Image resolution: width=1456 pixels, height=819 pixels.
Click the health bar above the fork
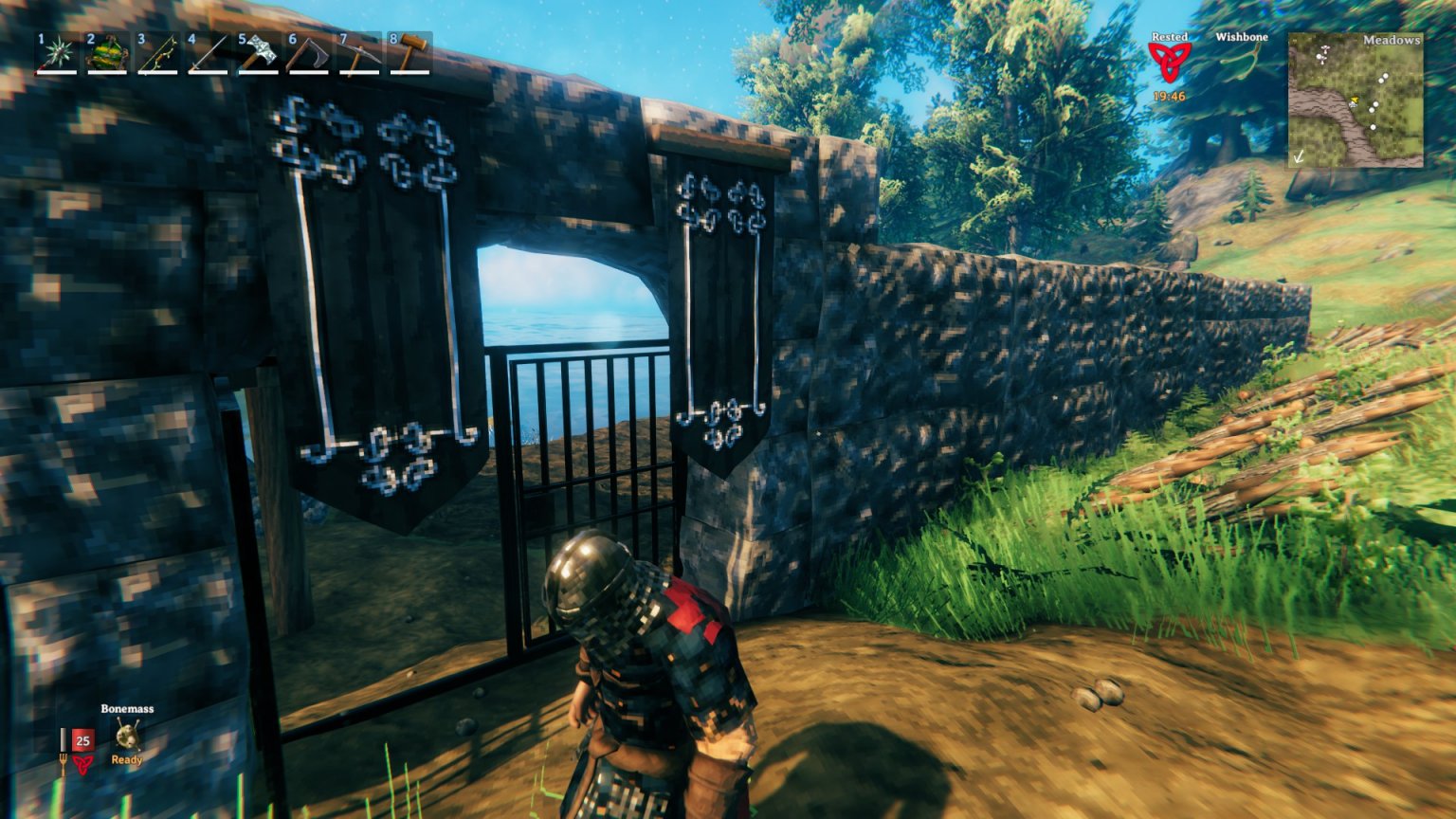pos(64,739)
